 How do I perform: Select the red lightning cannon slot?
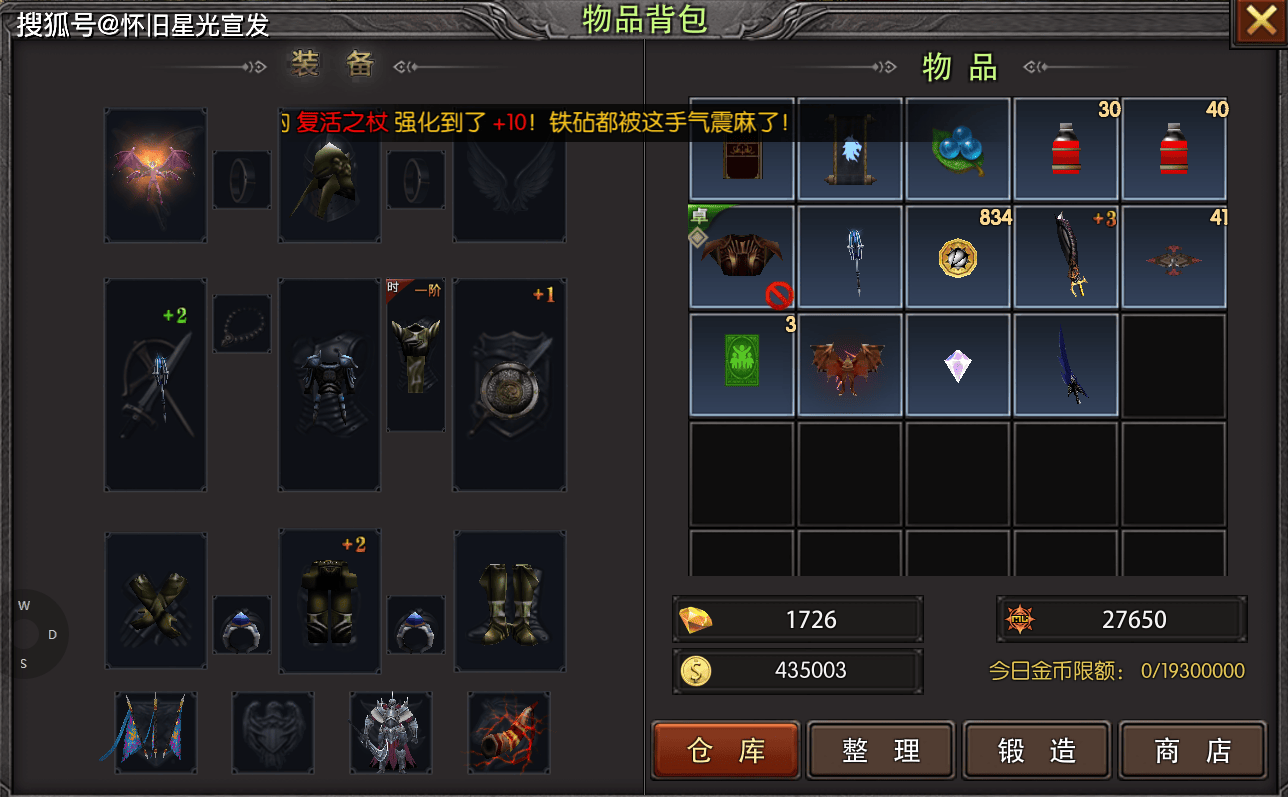pos(509,732)
